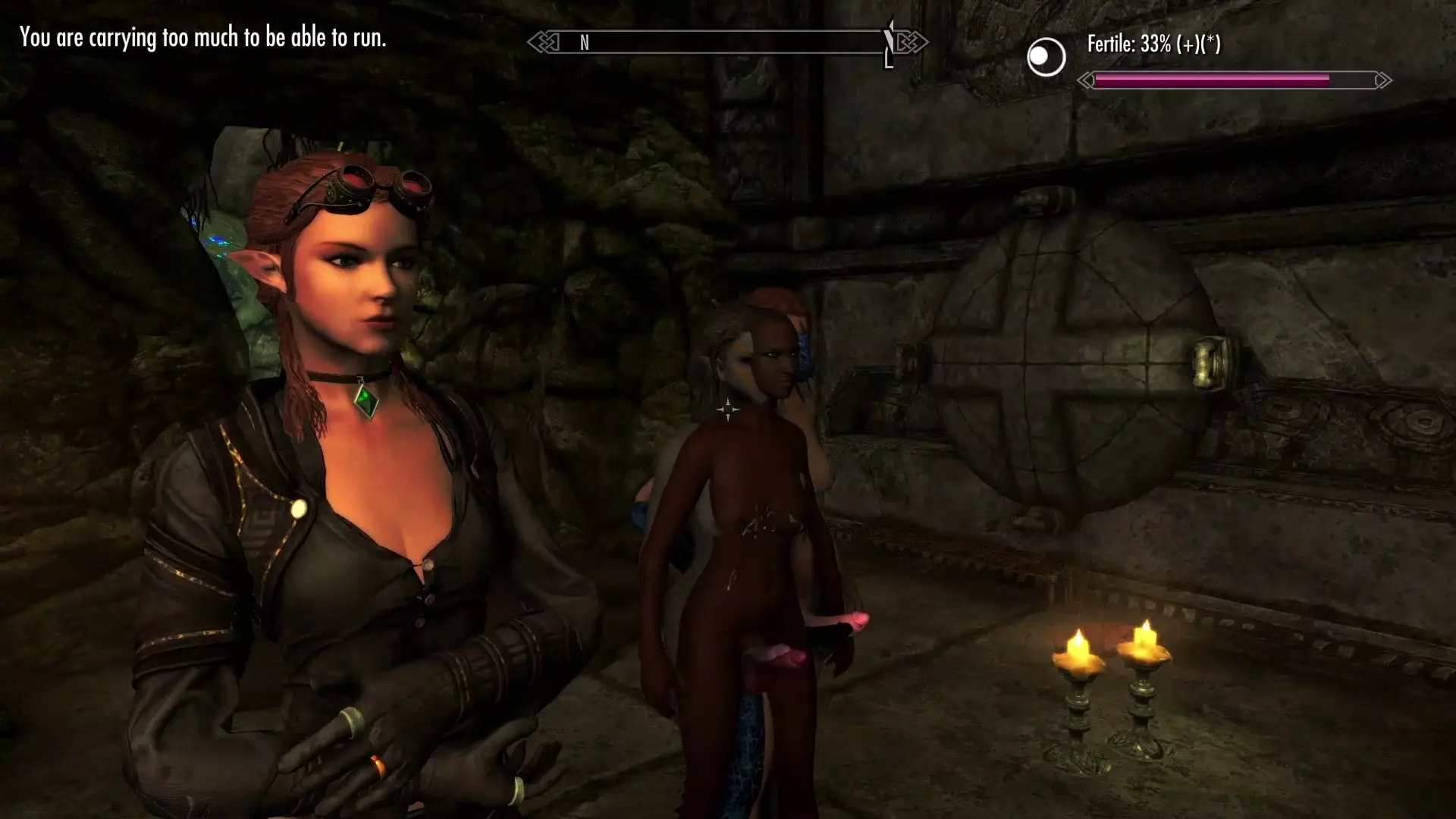Click the compass bar
This screenshot has width=1456, height=819.
click(x=727, y=42)
